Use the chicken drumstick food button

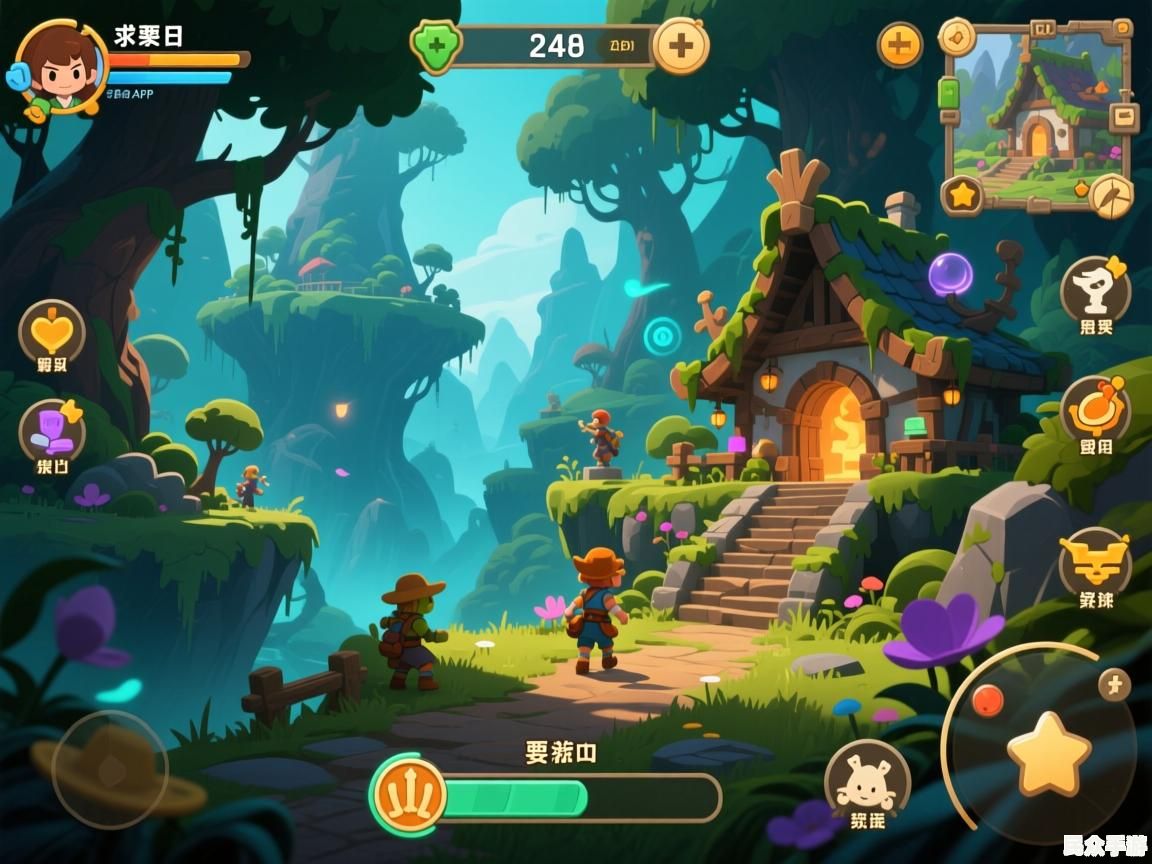[x=1096, y=410]
